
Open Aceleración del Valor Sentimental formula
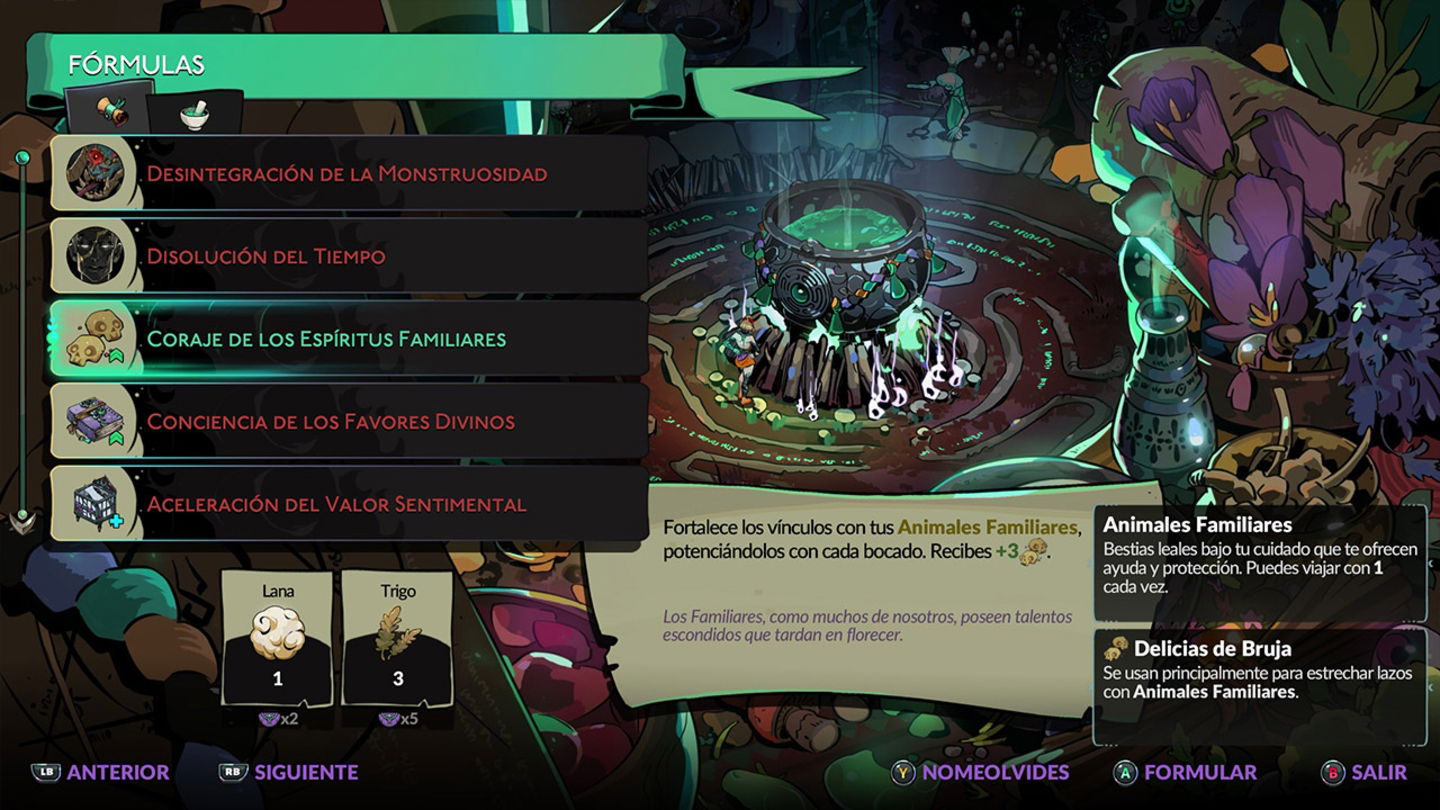[x=347, y=504]
